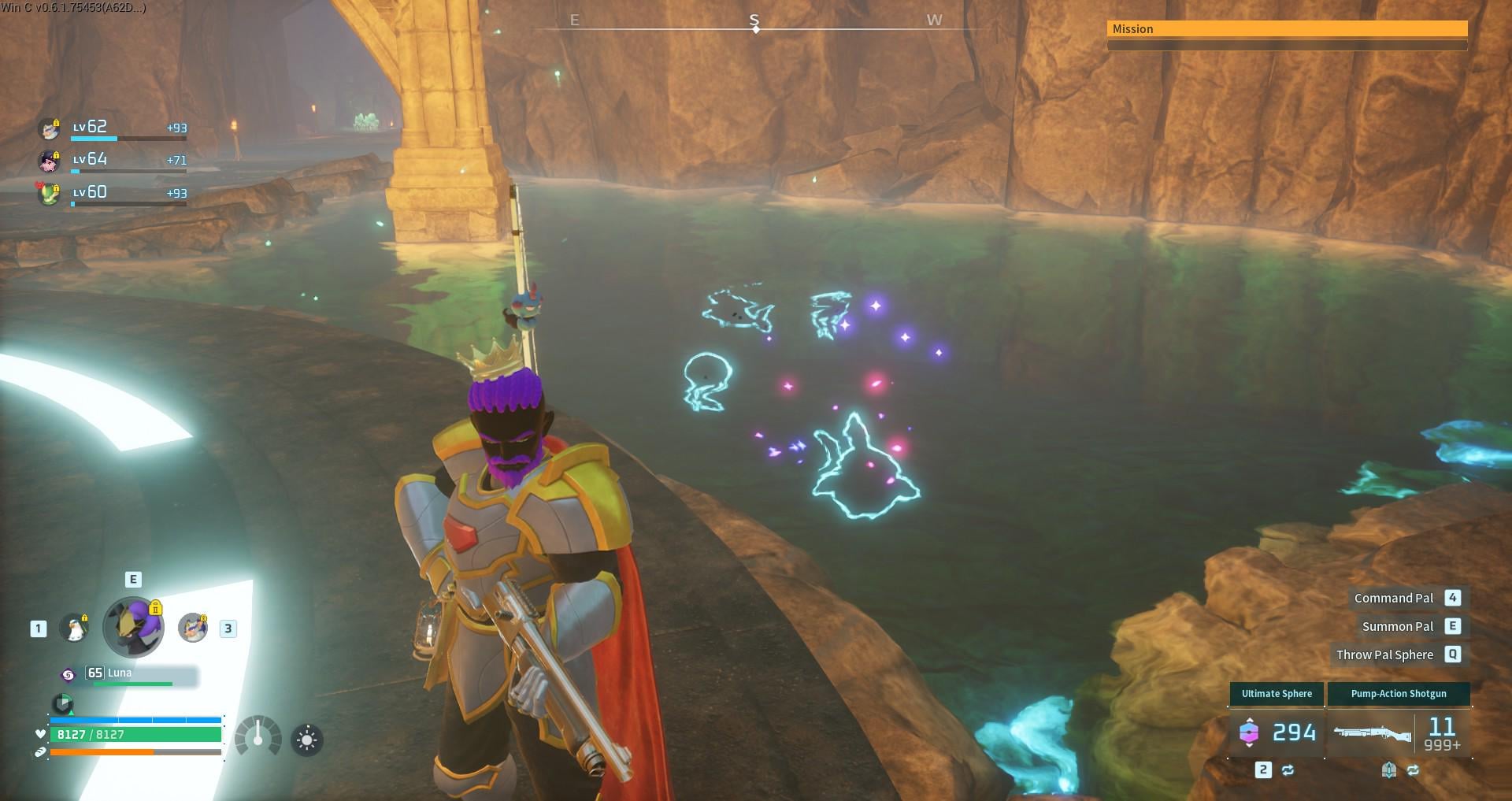
Task: Click the swap arrows under Ultimate Sphere
Action: coord(1288,770)
